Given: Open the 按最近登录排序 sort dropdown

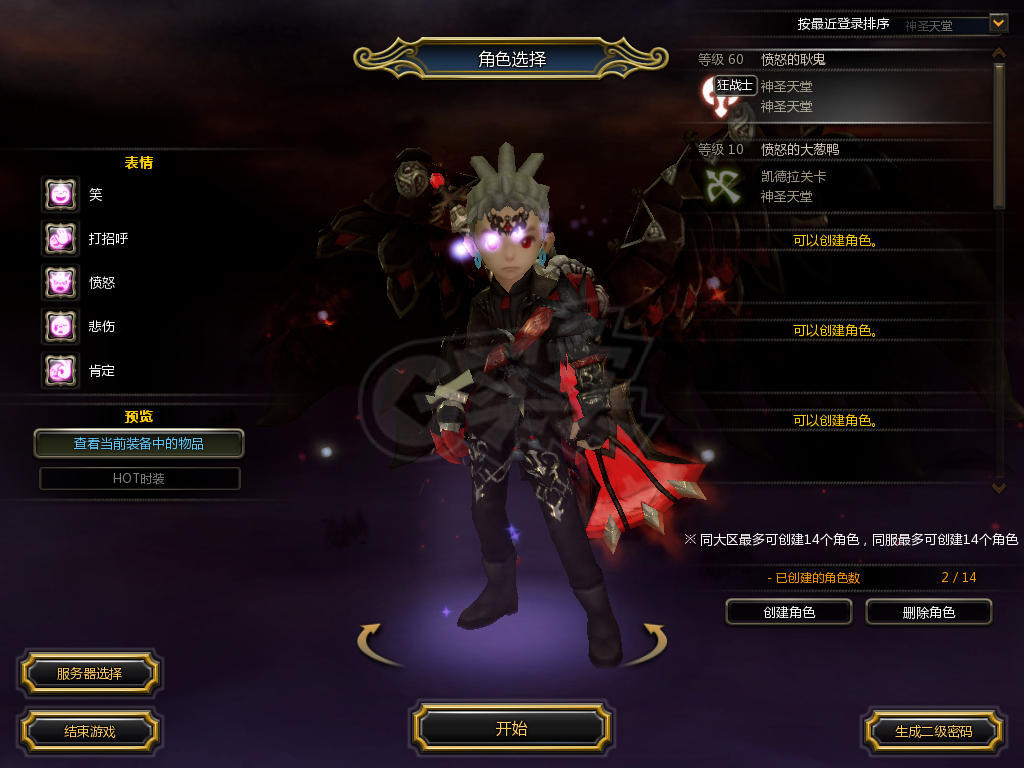Looking at the screenshot, I should [x=998, y=22].
